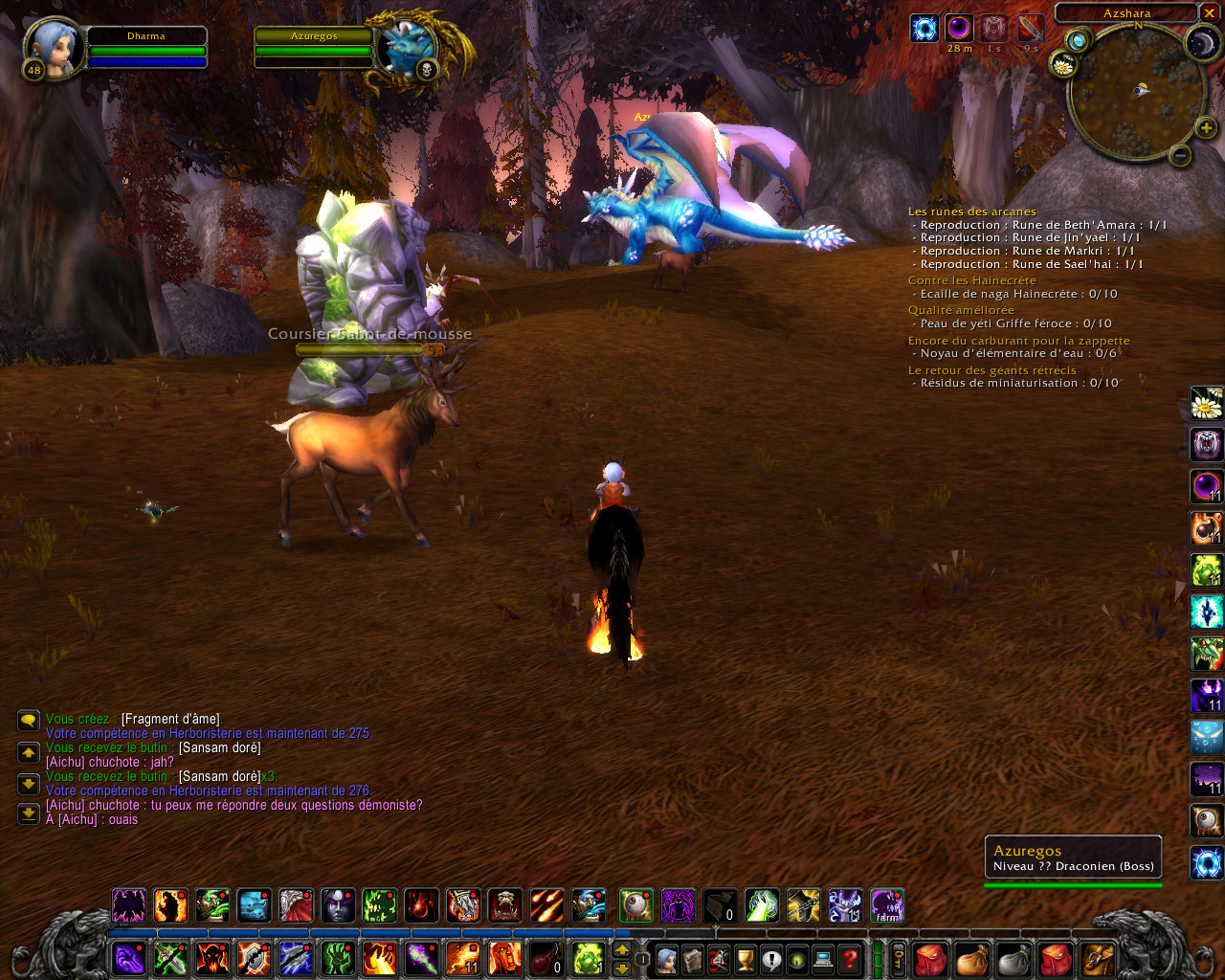Click the moon day-night indicator

(1201, 43)
